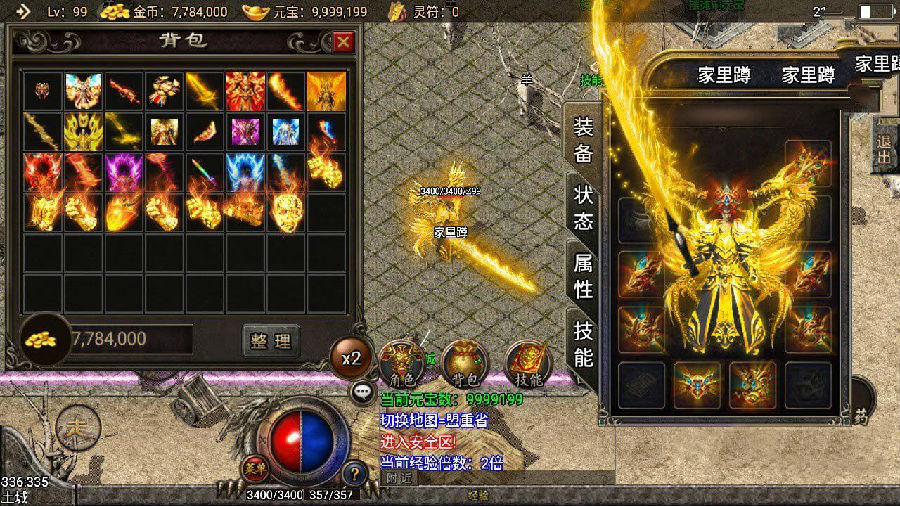Image resolution: width=900 pixels, height=506 pixels.
Task: Switch to the 装备 equipment tab
Action: pyautogui.click(x=583, y=140)
